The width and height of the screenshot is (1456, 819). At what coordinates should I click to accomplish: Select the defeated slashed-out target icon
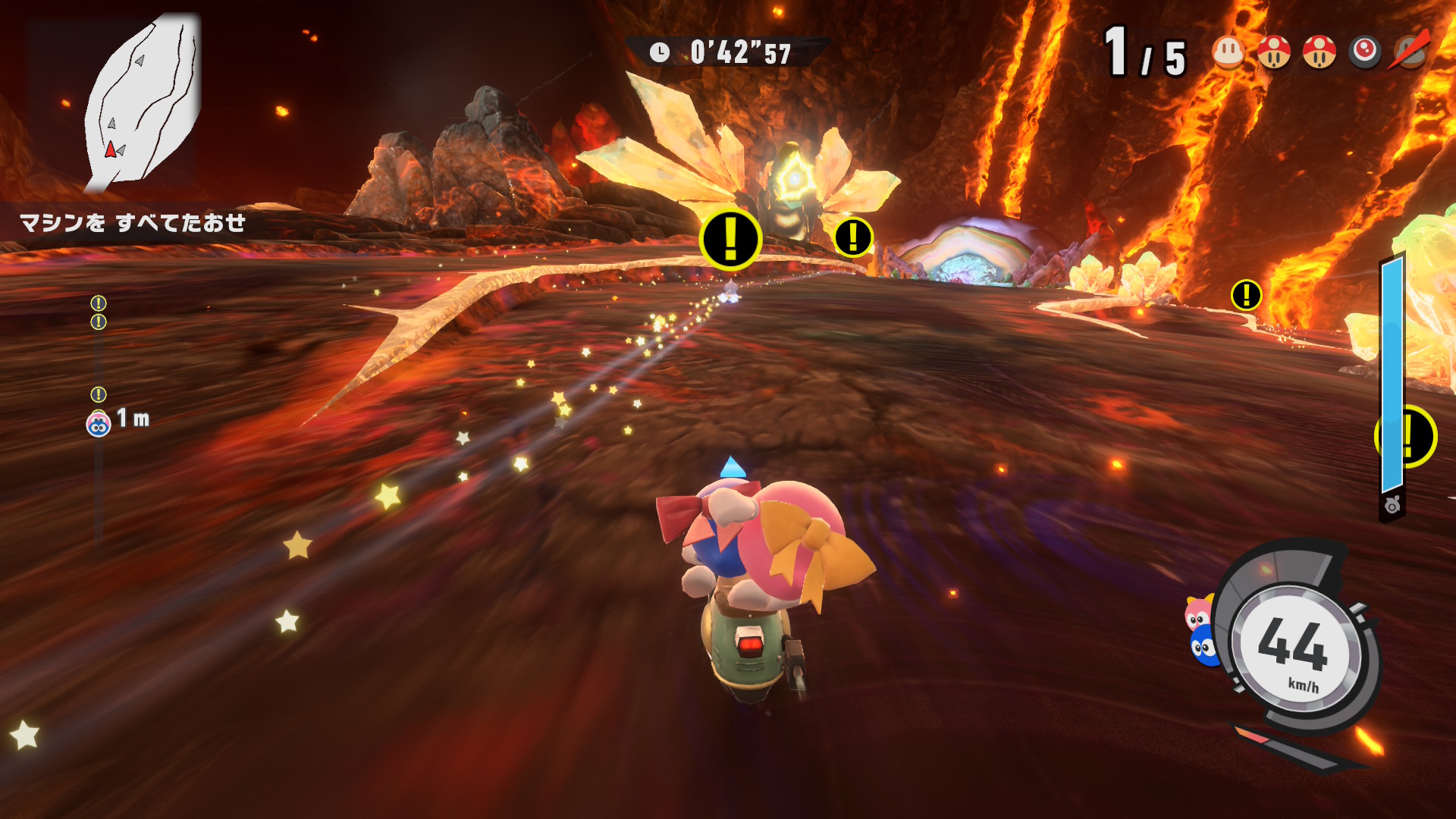point(1410,52)
